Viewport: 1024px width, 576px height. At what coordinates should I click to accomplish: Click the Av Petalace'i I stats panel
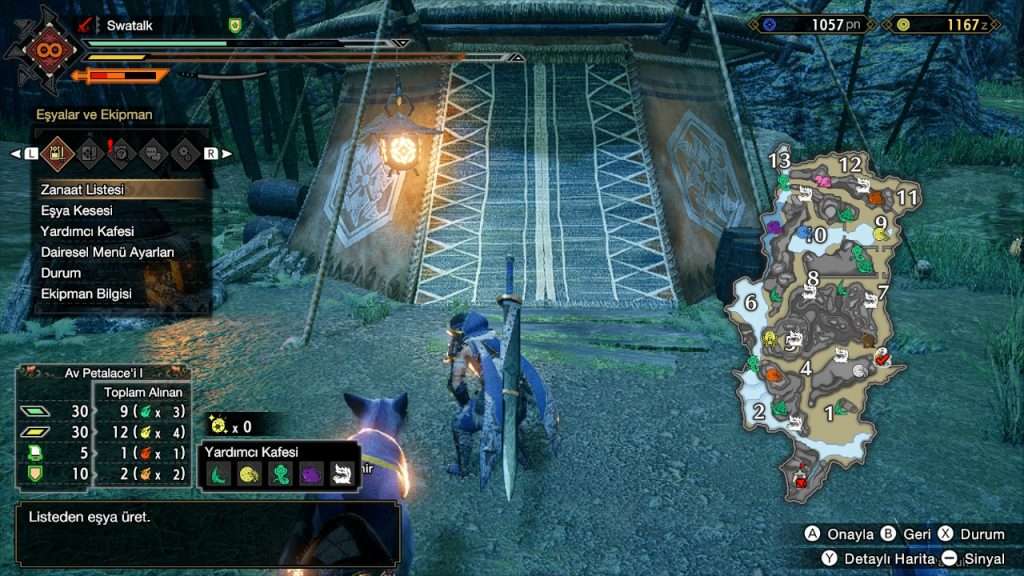coord(102,428)
